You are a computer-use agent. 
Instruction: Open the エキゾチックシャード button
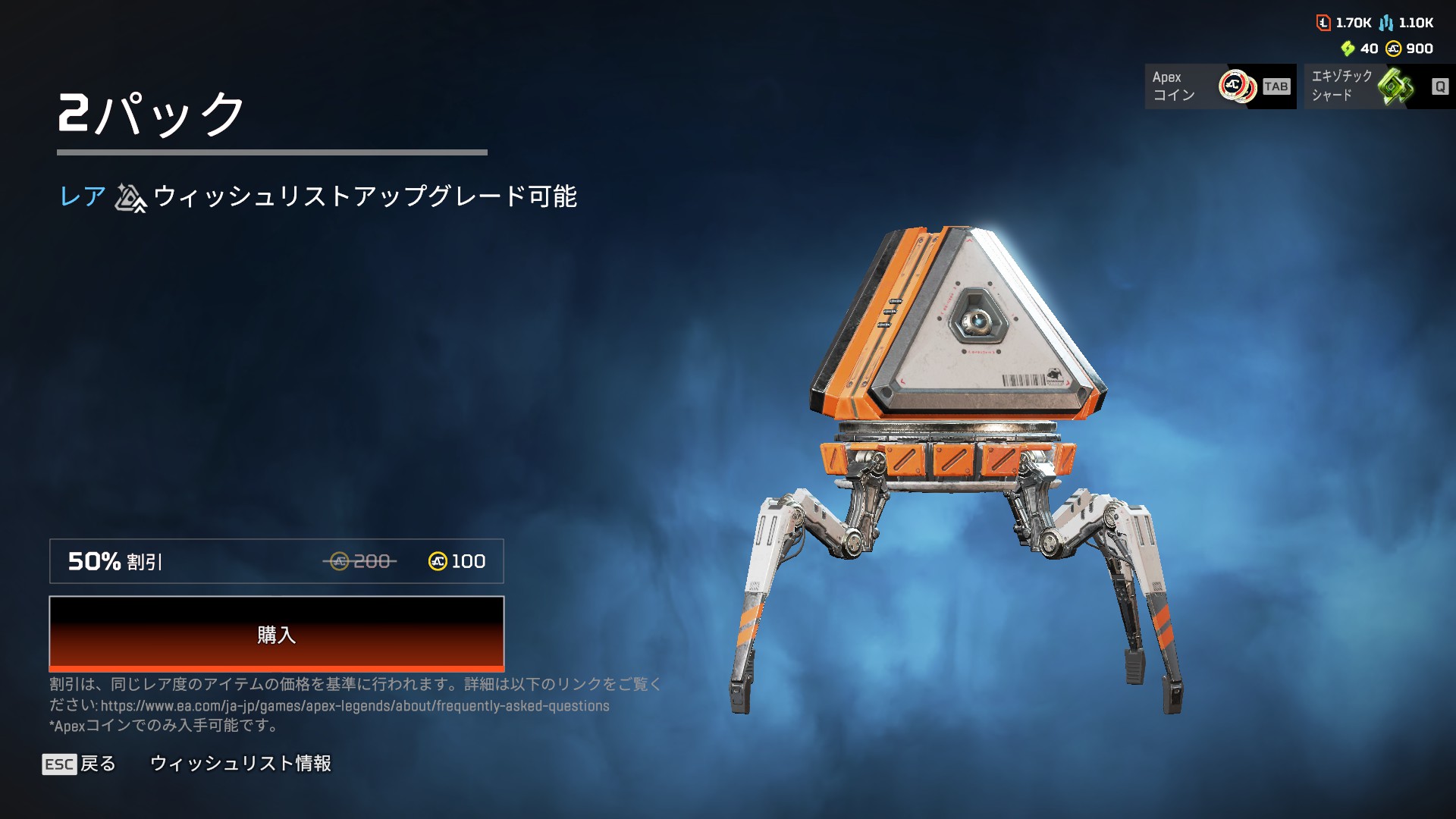pos(1379,86)
